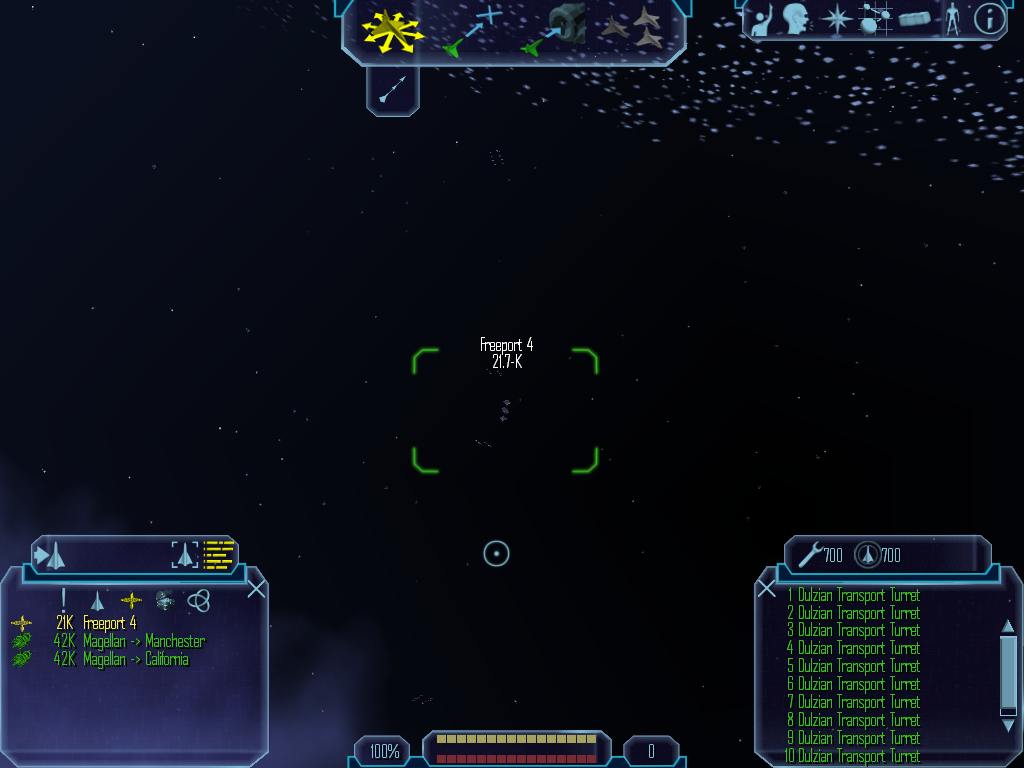Image resolution: width=1024 pixels, height=768 pixels.
Task: Open the star-shaped nav map icon
Action: click(835, 19)
